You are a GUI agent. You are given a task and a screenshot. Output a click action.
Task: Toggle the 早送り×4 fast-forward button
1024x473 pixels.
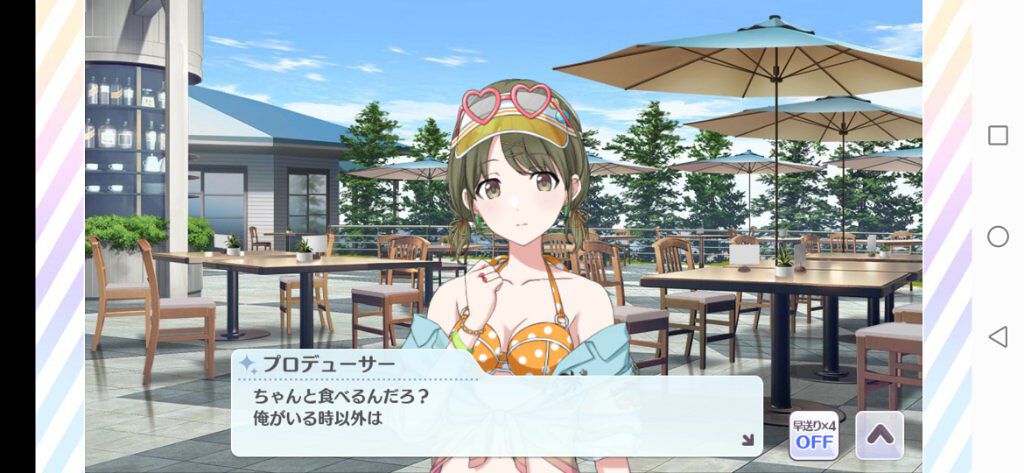tap(814, 434)
